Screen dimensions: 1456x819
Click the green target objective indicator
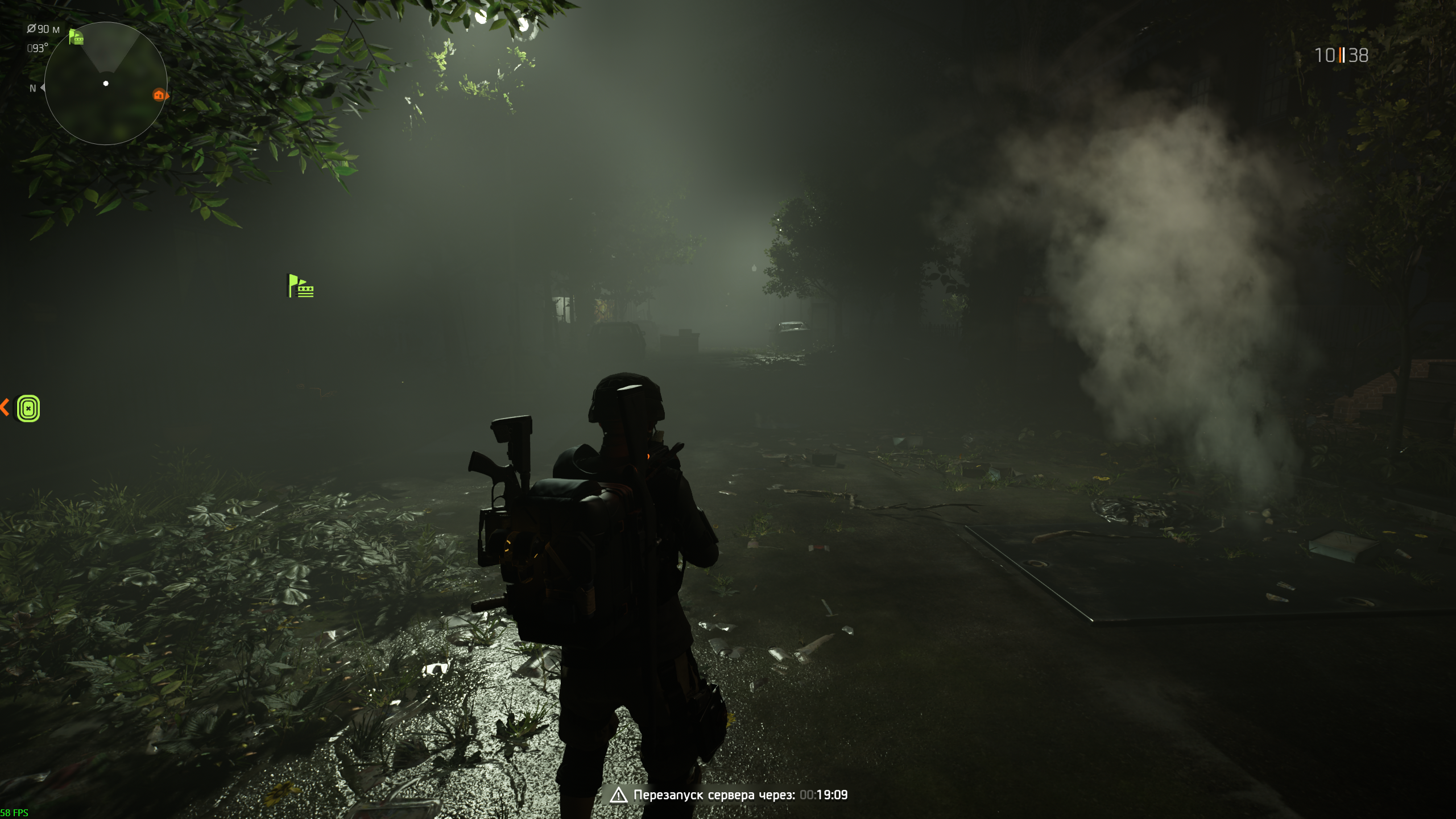click(x=28, y=408)
